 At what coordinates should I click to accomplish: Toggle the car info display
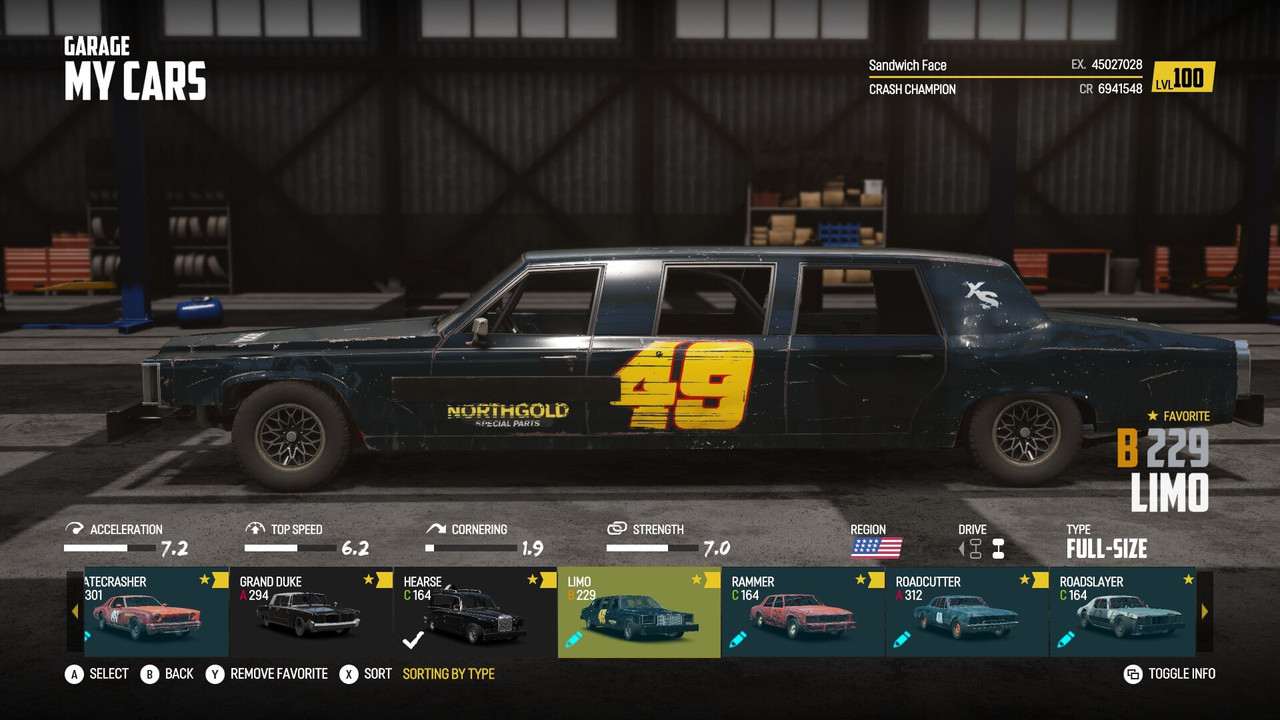pos(1170,674)
